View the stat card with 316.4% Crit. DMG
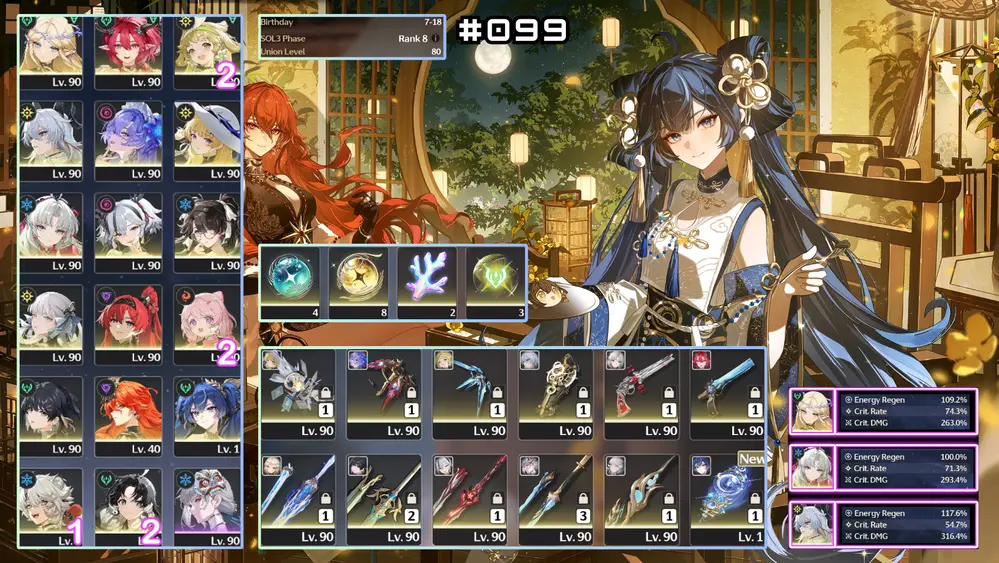The height and width of the screenshot is (563, 999). point(881,524)
